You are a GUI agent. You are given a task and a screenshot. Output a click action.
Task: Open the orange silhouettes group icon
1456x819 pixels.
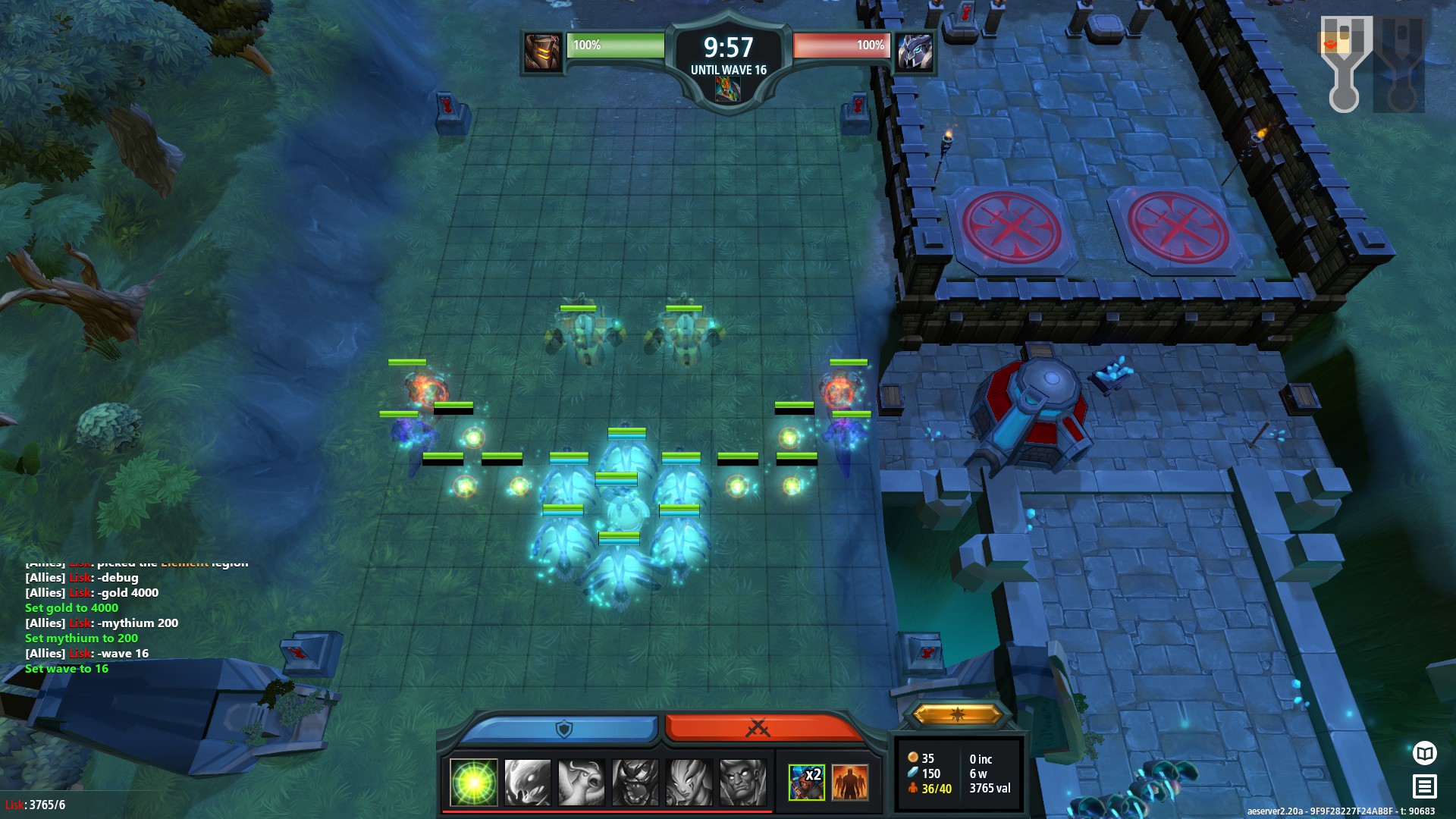pos(850,782)
